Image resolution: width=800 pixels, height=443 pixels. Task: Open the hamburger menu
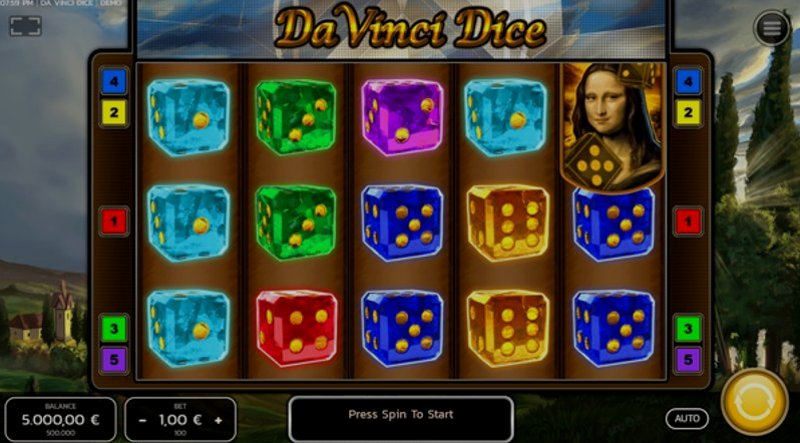click(x=771, y=29)
